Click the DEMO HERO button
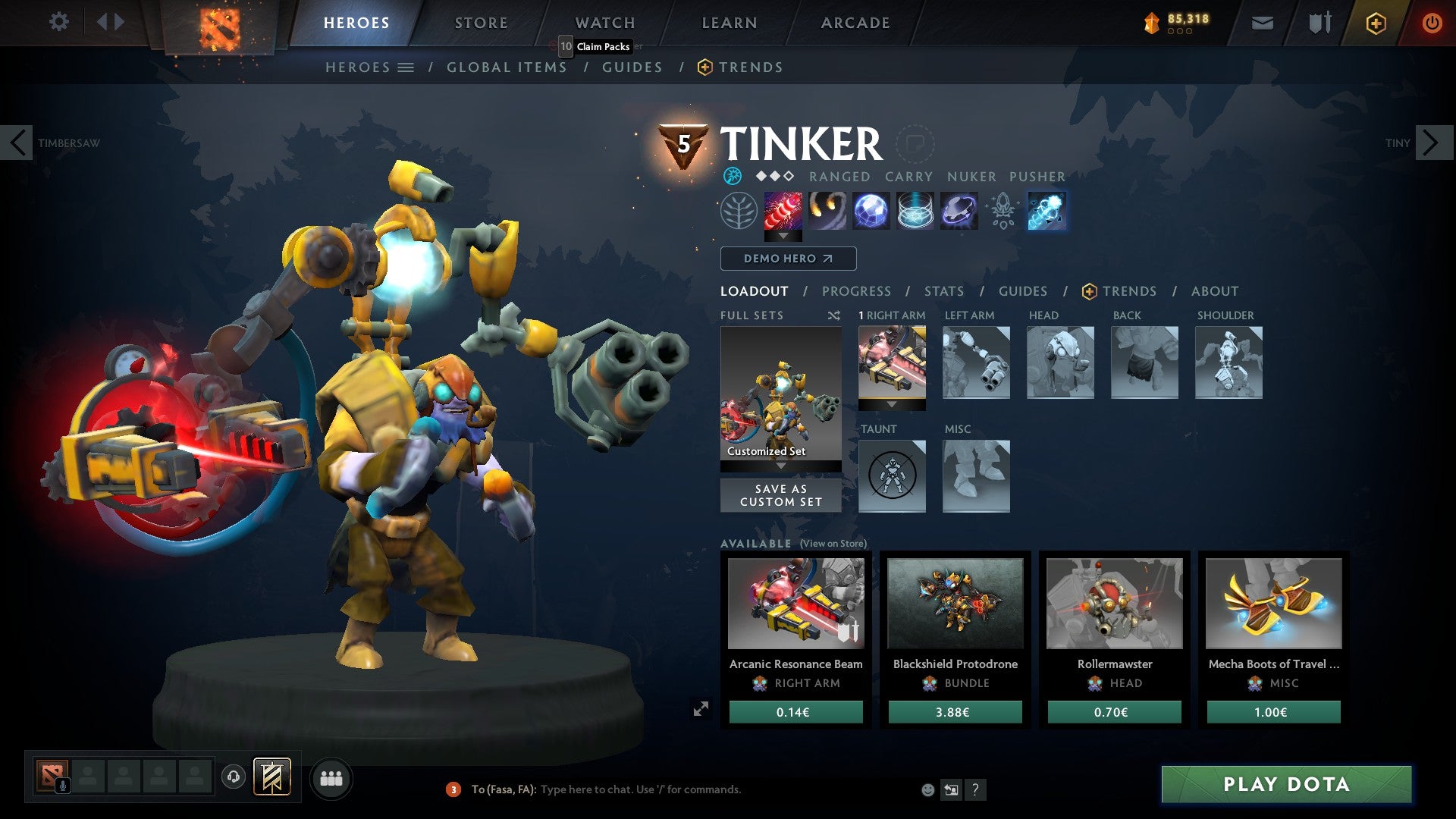 pos(787,259)
